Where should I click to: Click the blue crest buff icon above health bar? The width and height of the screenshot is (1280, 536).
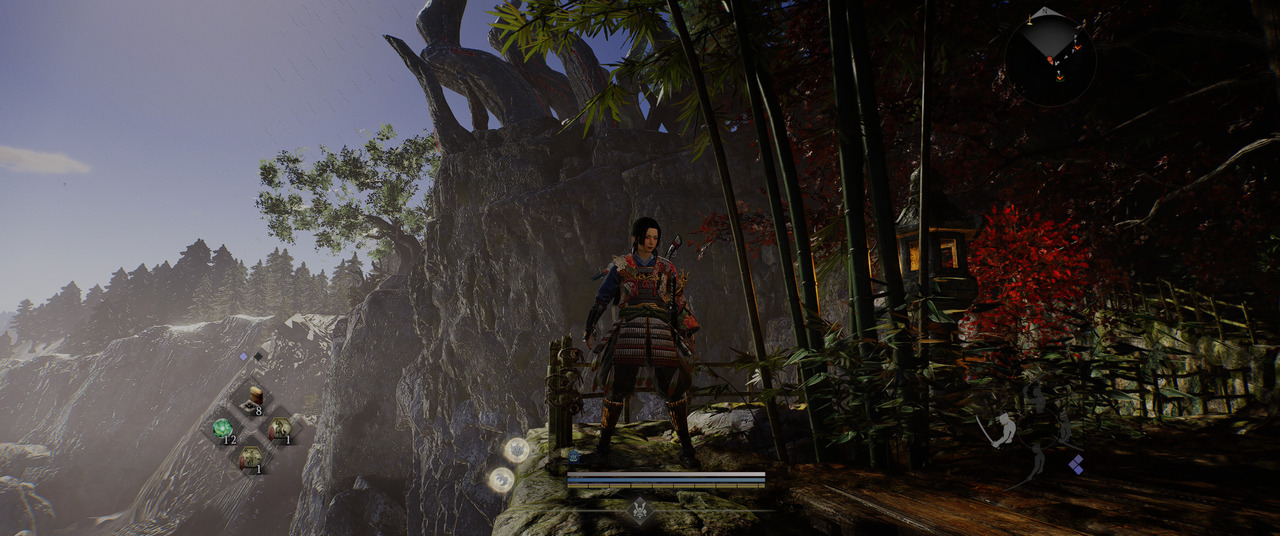coord(574,456)
